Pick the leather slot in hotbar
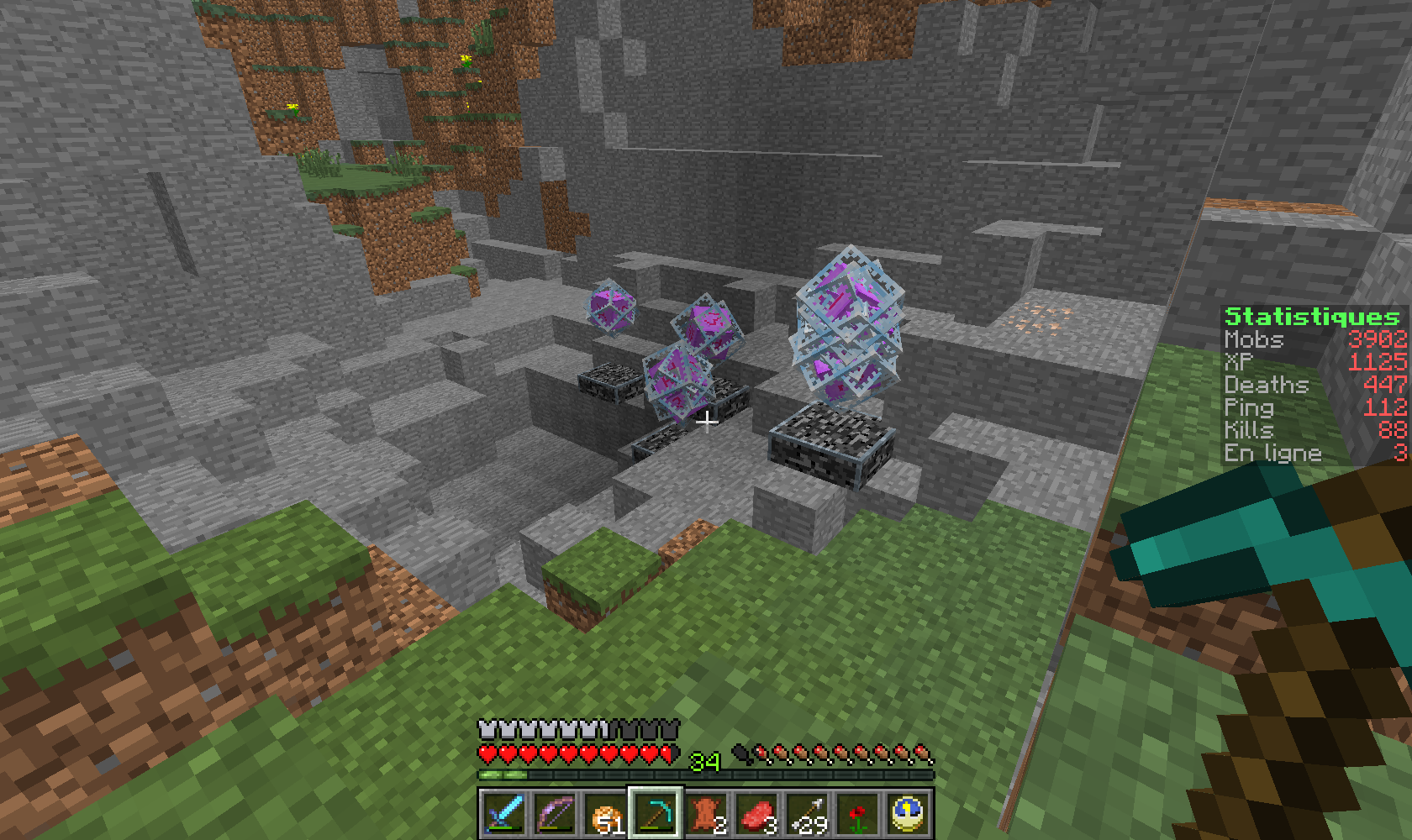Image resolution: width=1412 pixels, height=840 pixels. (x=706, y=813)
